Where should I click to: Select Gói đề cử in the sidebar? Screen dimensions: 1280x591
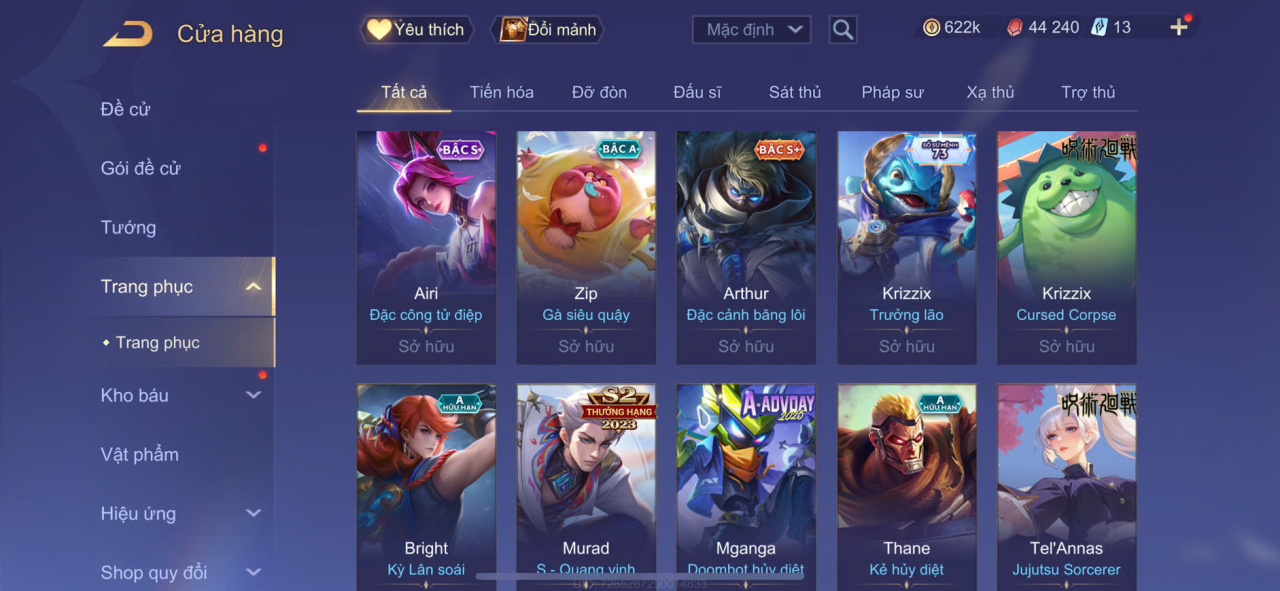tap(141, 168)
